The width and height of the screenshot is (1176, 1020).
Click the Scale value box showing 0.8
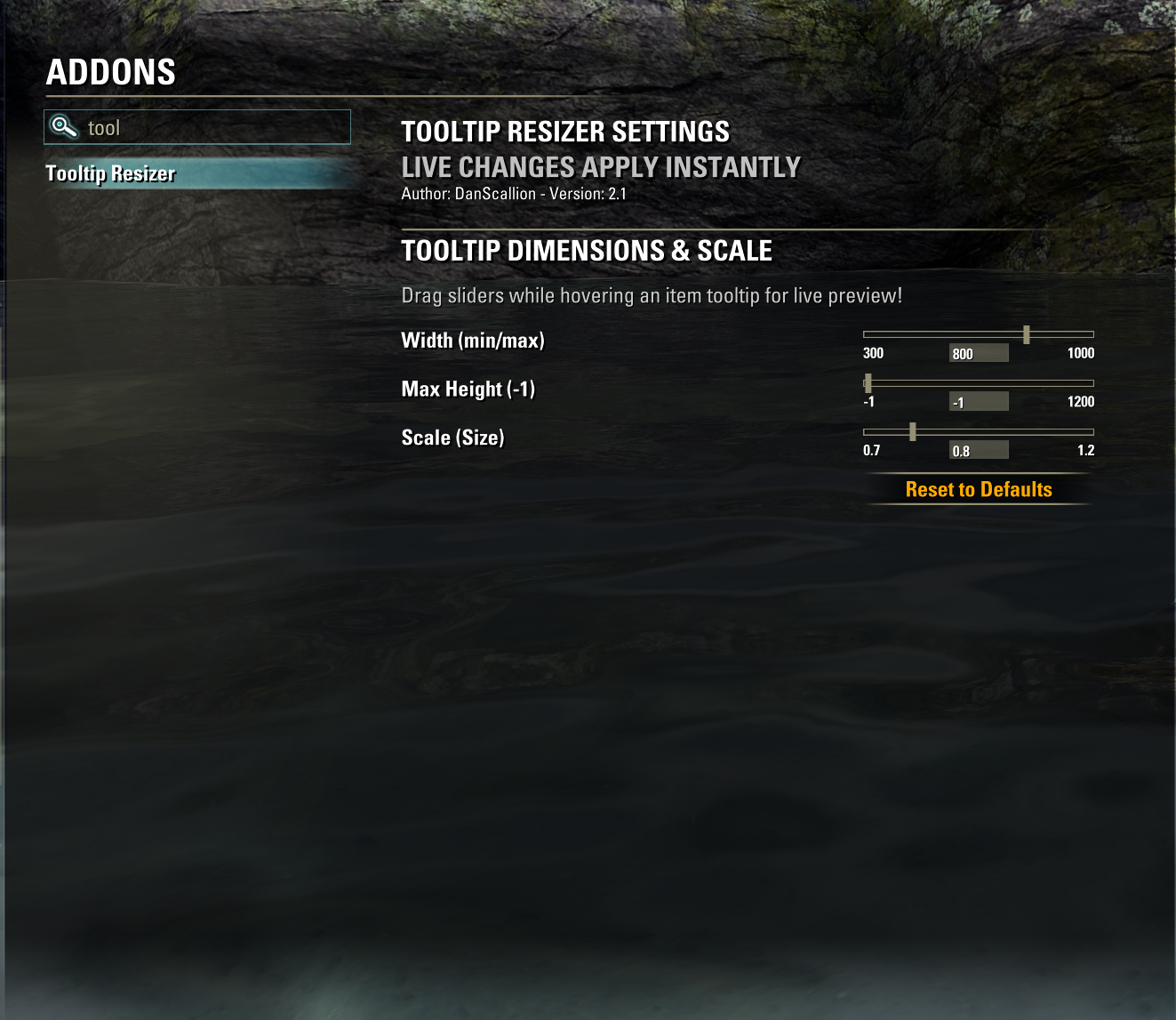click(979, 451)
